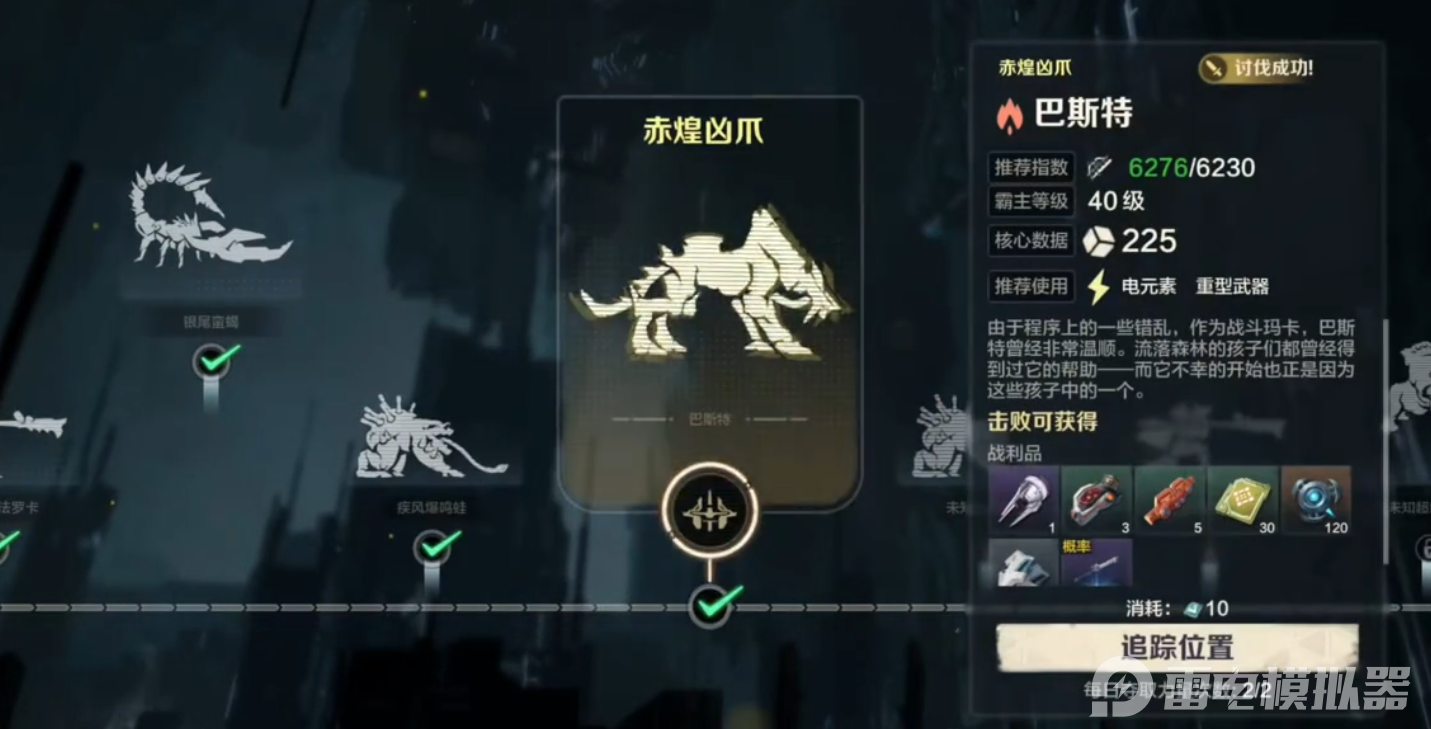Tap the green check under the 巴斯特 node
Viewport: 1431px width, 729px height.
711,606
